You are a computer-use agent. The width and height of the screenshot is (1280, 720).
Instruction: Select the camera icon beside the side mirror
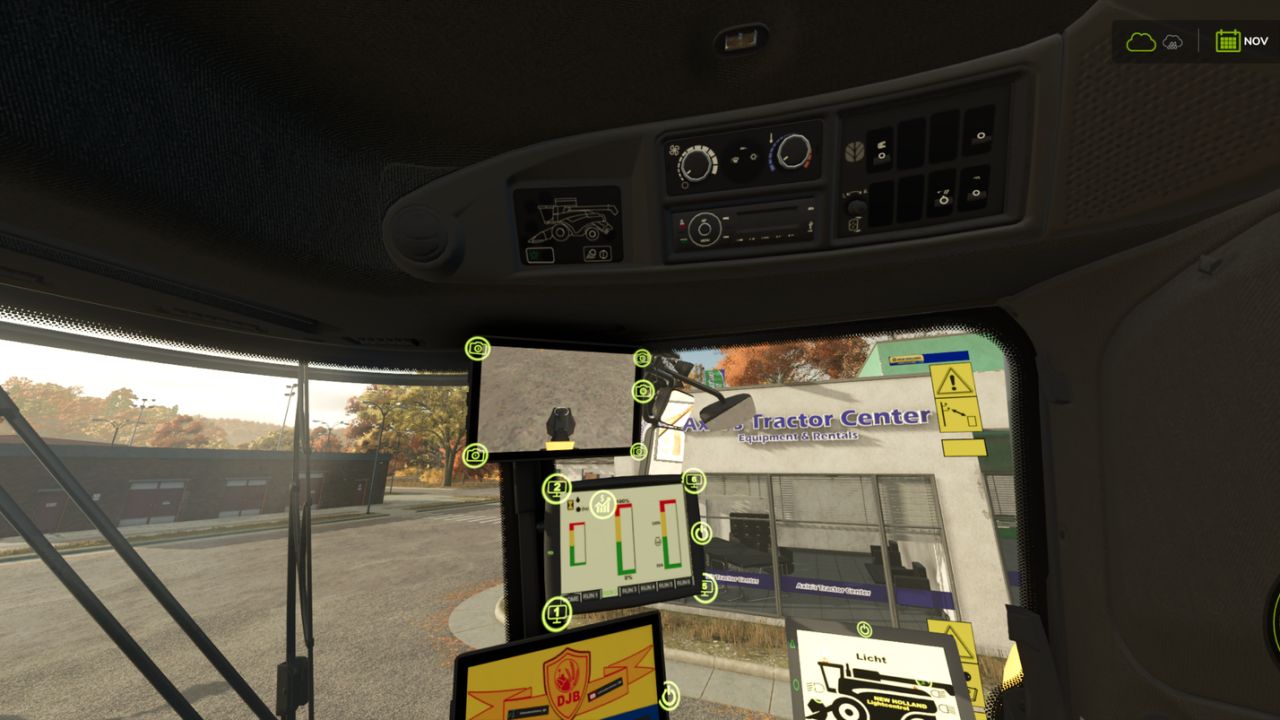point(642,390)
